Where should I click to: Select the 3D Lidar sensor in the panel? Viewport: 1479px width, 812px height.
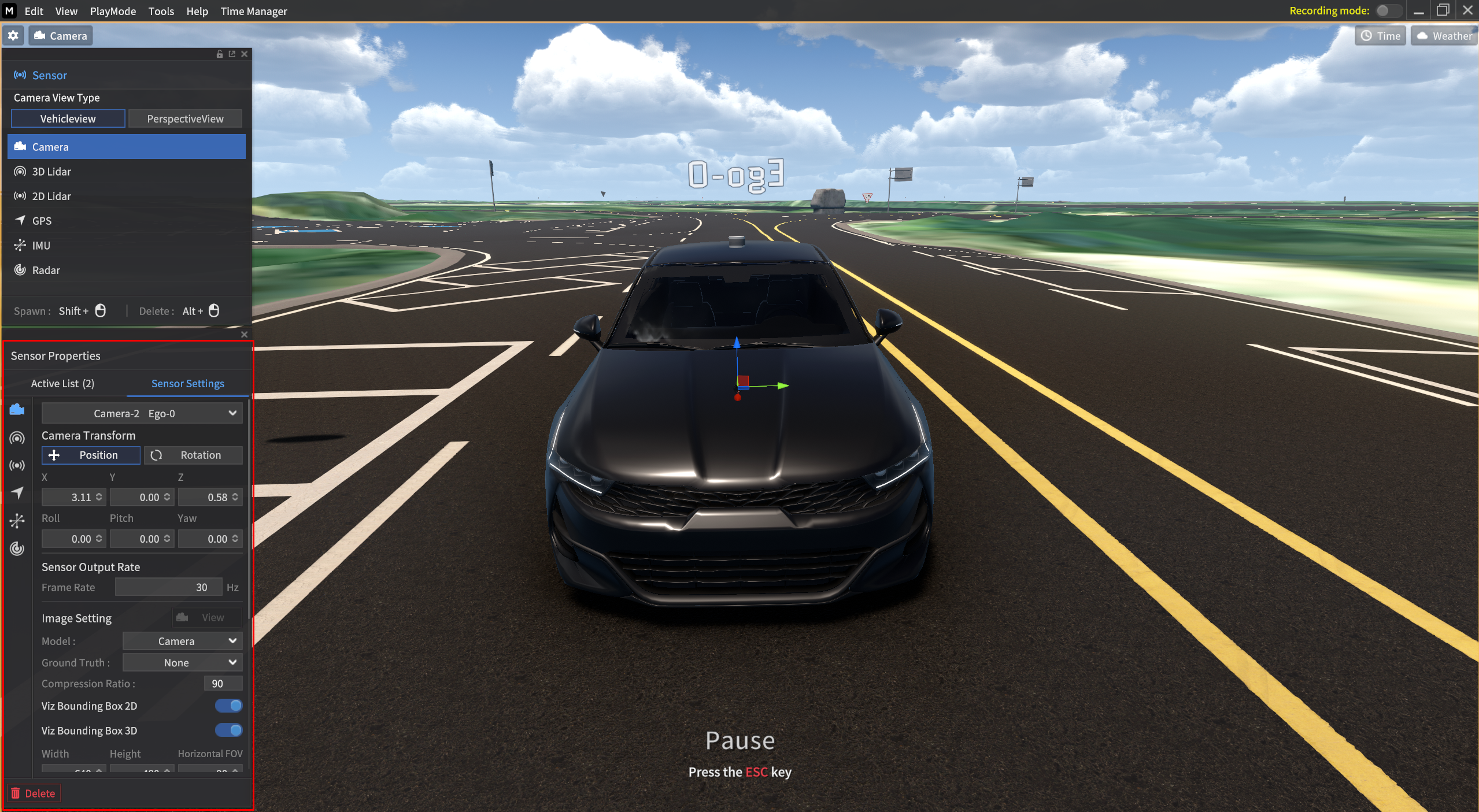click(x=51, y=171)
